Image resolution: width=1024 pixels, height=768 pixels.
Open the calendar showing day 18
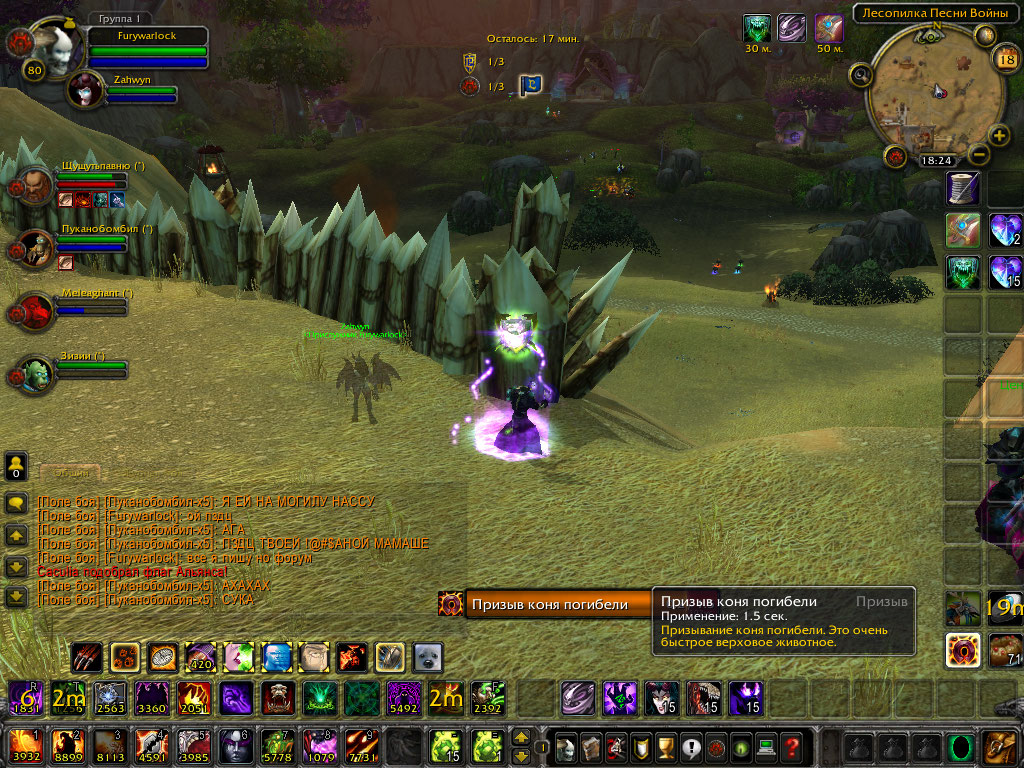pyautogui.click(x=1005, y=58)
